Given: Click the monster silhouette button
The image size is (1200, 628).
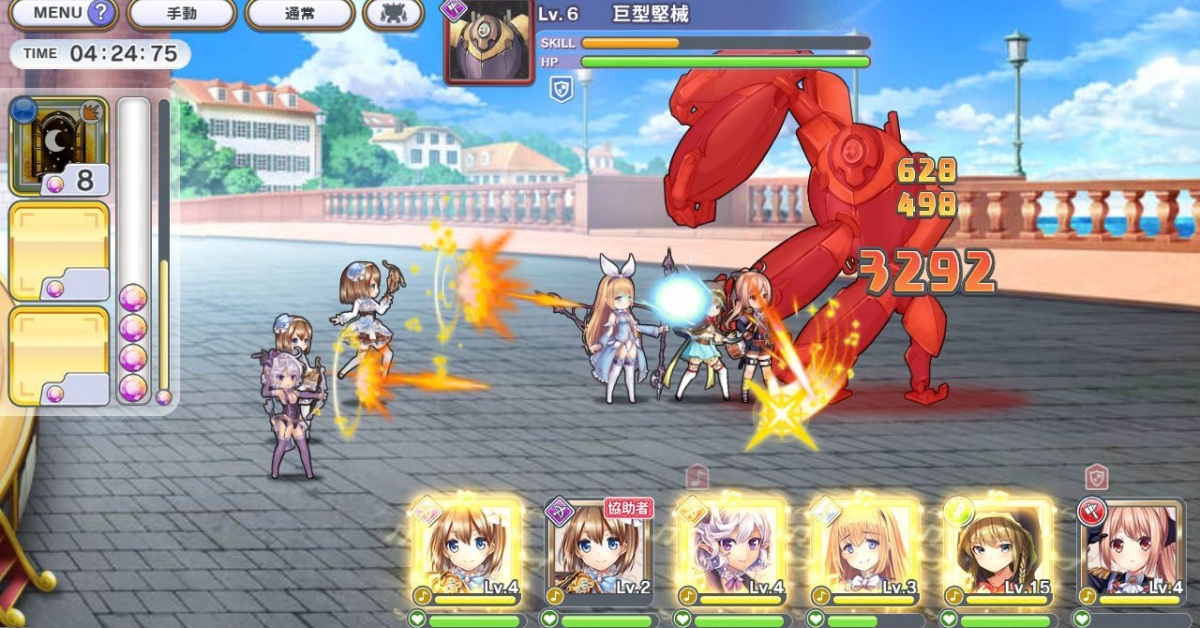Looking at the screenshot, I should coord(393,14).
